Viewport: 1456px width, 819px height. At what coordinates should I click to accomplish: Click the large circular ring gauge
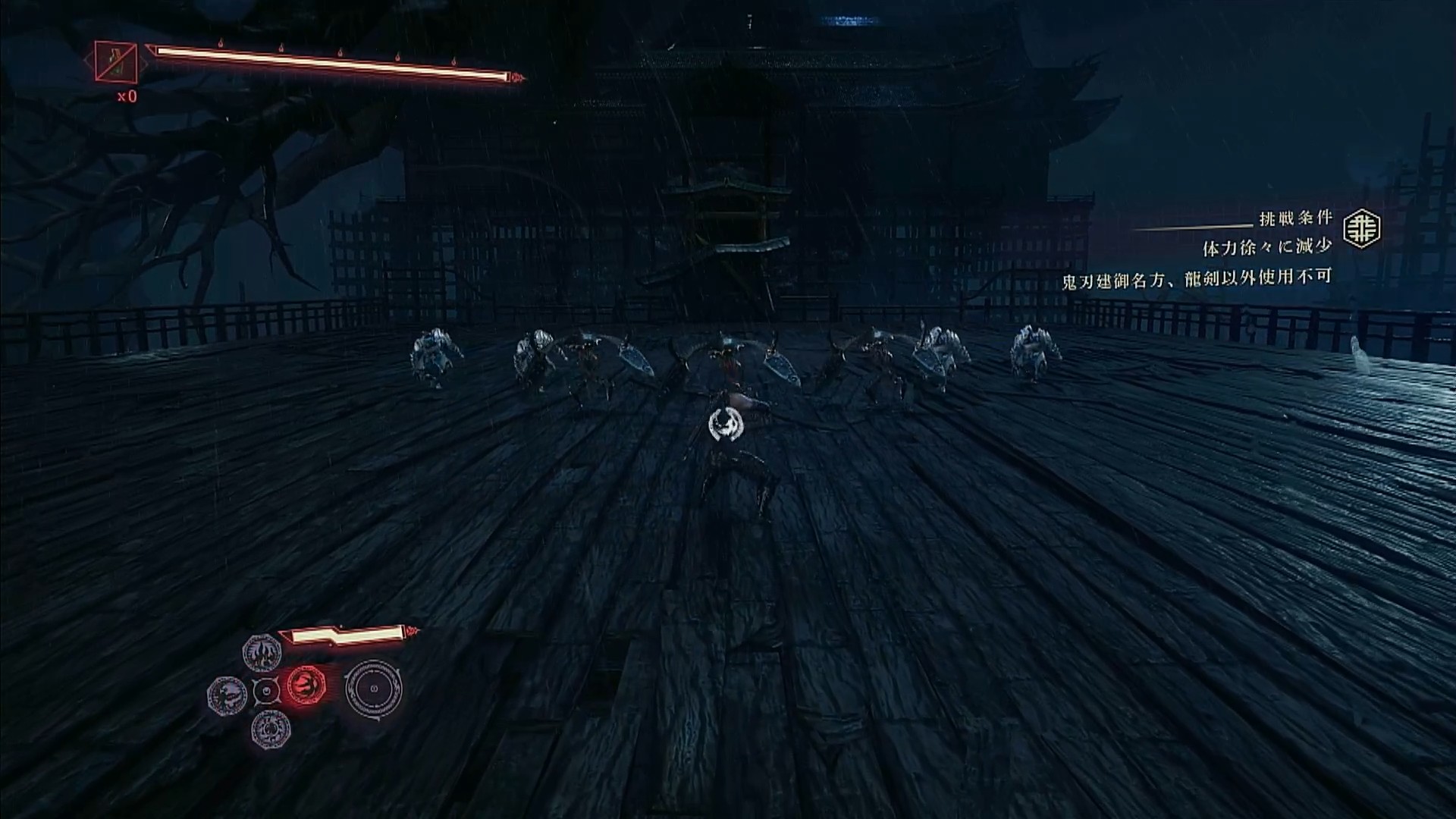click(x=373, y=689)
